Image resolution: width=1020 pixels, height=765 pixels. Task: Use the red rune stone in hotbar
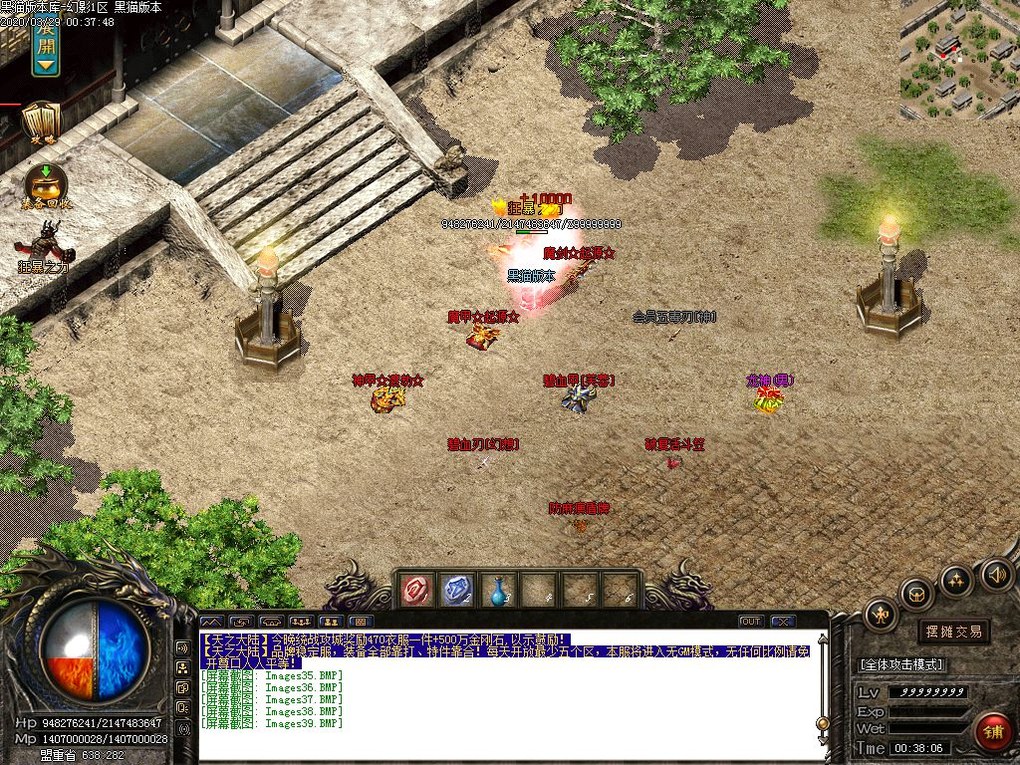(x=417, y=590)
